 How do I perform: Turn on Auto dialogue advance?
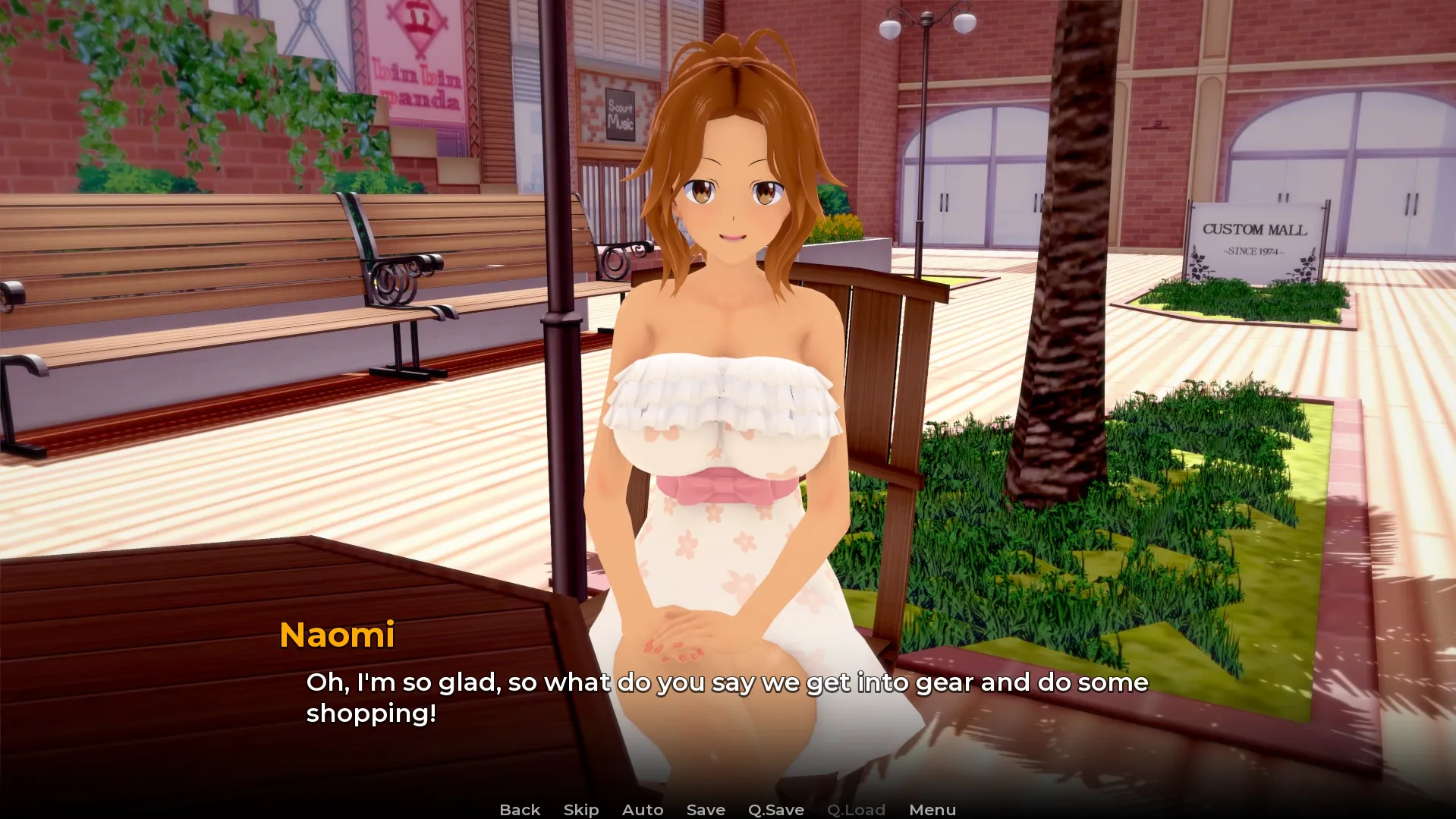pyautogui.click(x=643, y=810)
